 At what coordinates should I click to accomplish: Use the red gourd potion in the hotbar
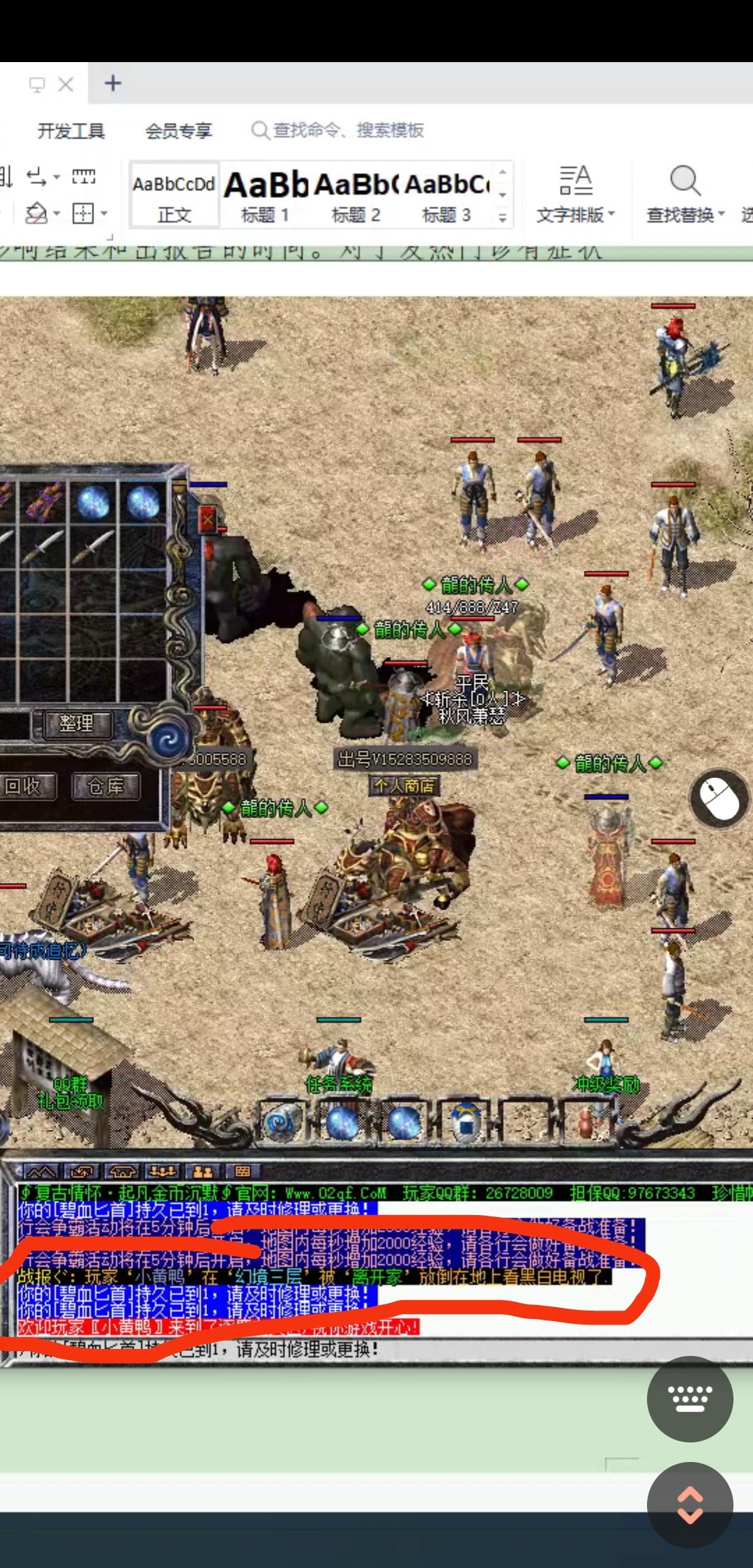pos(586,1122)
